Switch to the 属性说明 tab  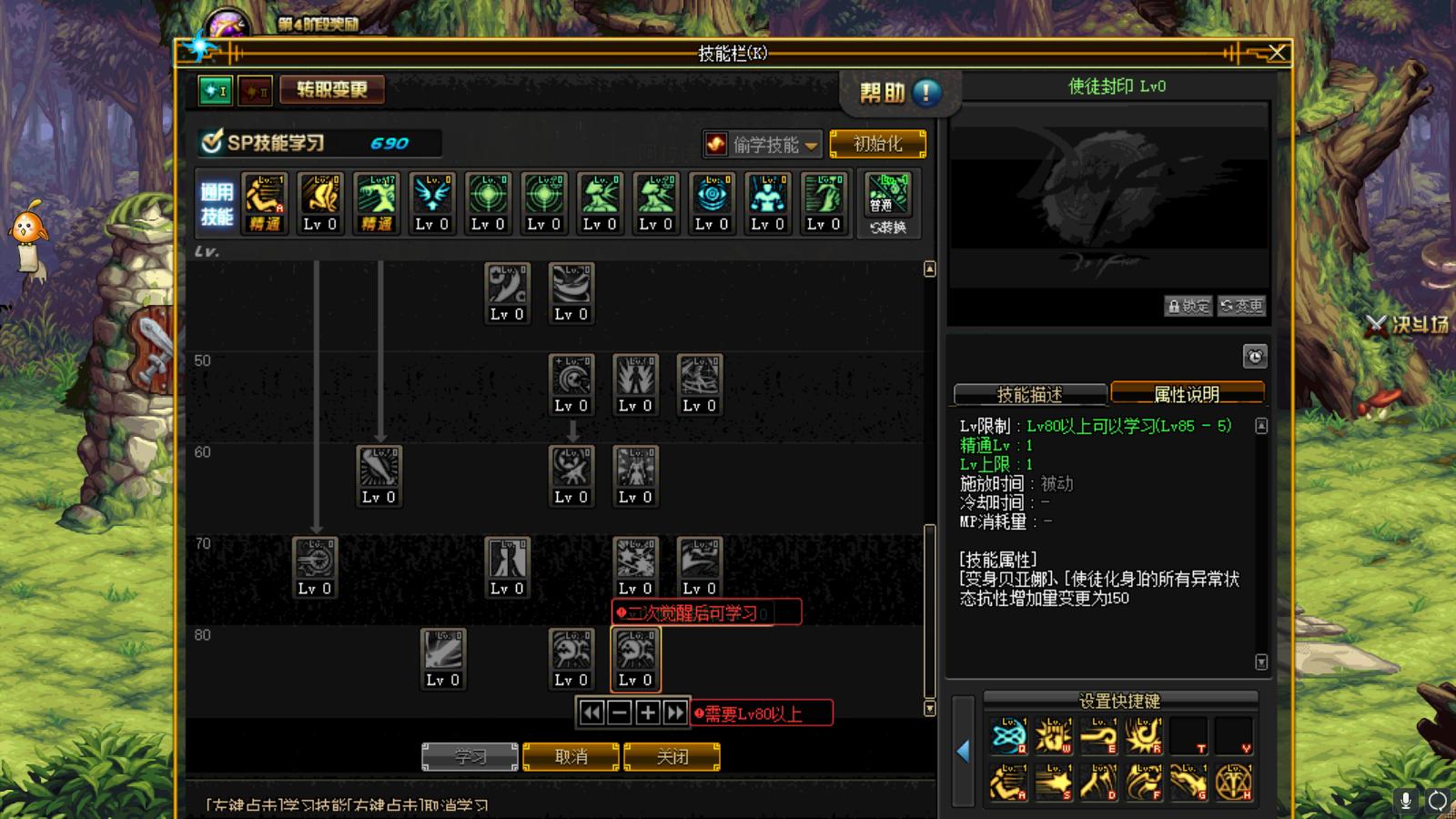[1186, 392]
